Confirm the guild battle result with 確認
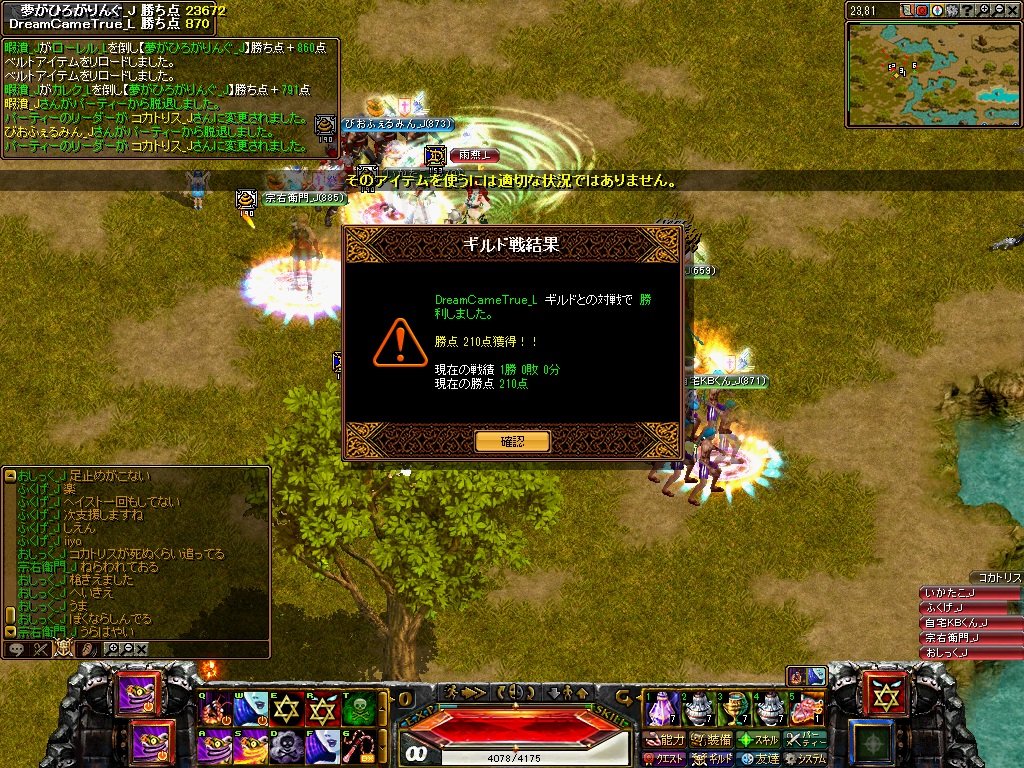1024x768 pixels. (x=512, y=441)
